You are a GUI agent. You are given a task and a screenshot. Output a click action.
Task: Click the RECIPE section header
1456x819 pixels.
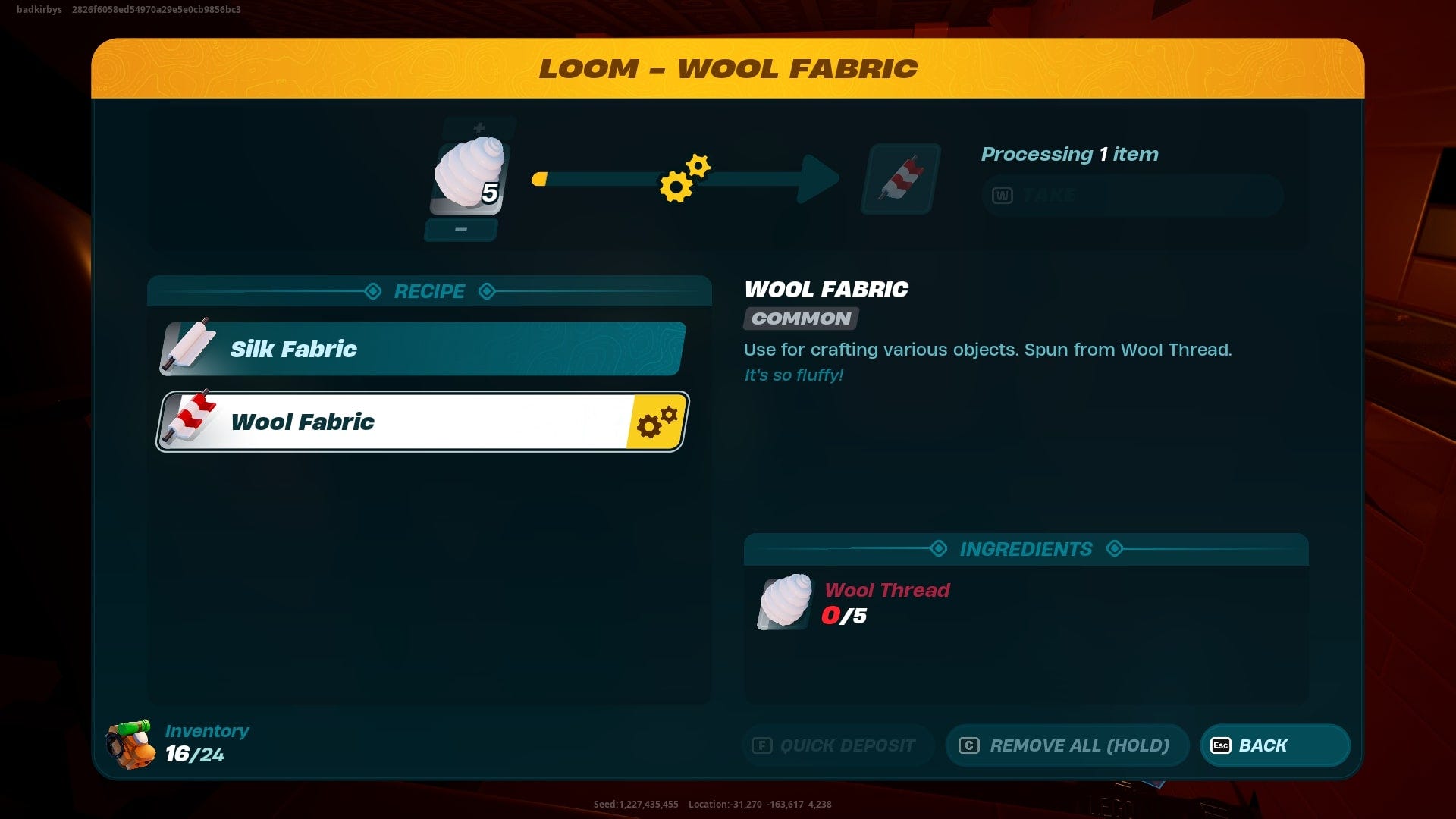(429, 291)
